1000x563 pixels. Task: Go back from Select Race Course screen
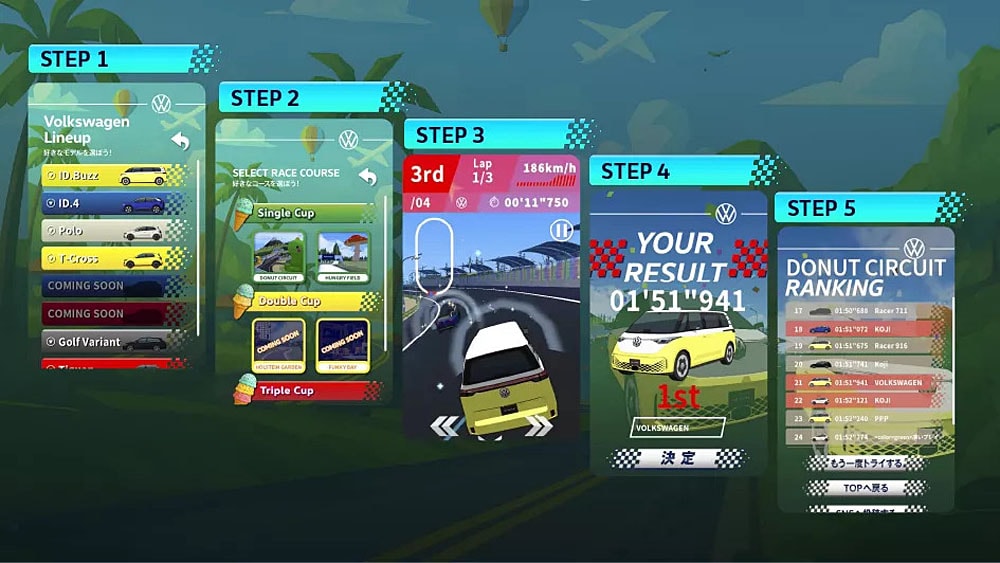click(x=367, y=177)
